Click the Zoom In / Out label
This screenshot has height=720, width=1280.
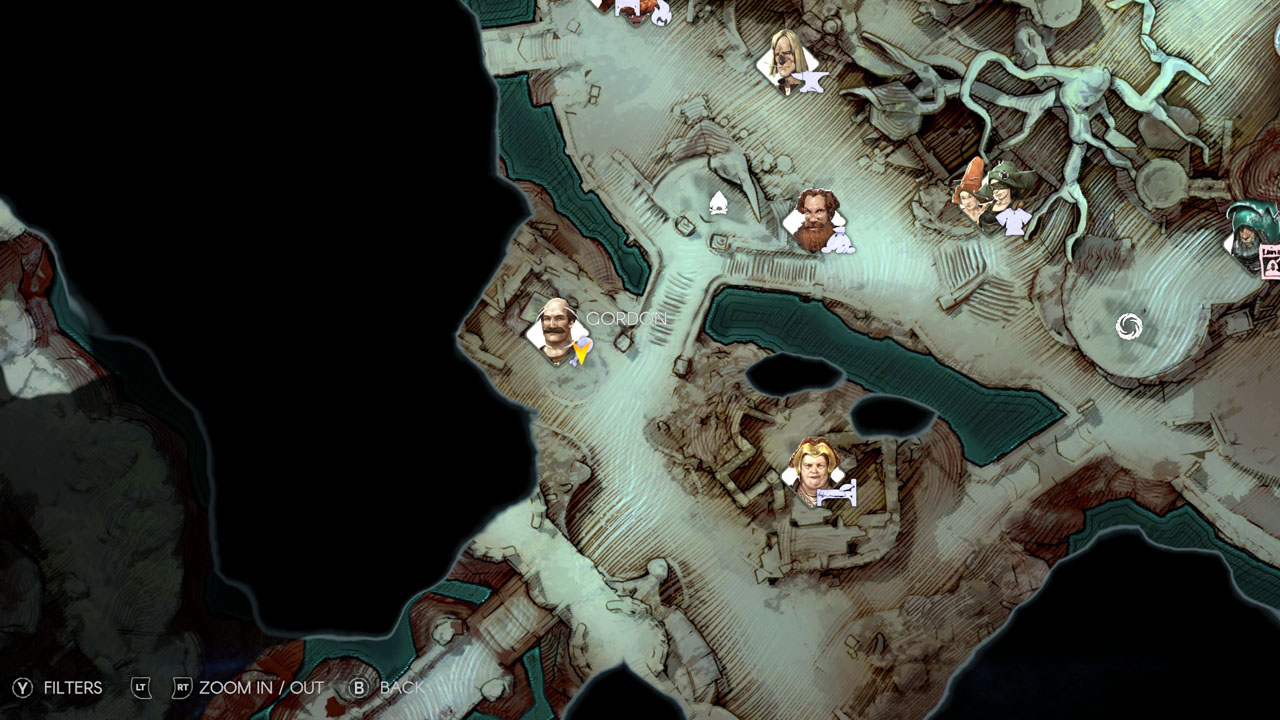(x=260, y=688)
